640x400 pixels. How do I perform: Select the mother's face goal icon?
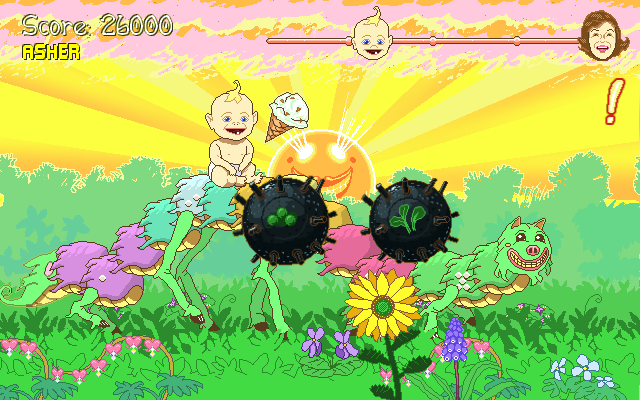(598, 36)
